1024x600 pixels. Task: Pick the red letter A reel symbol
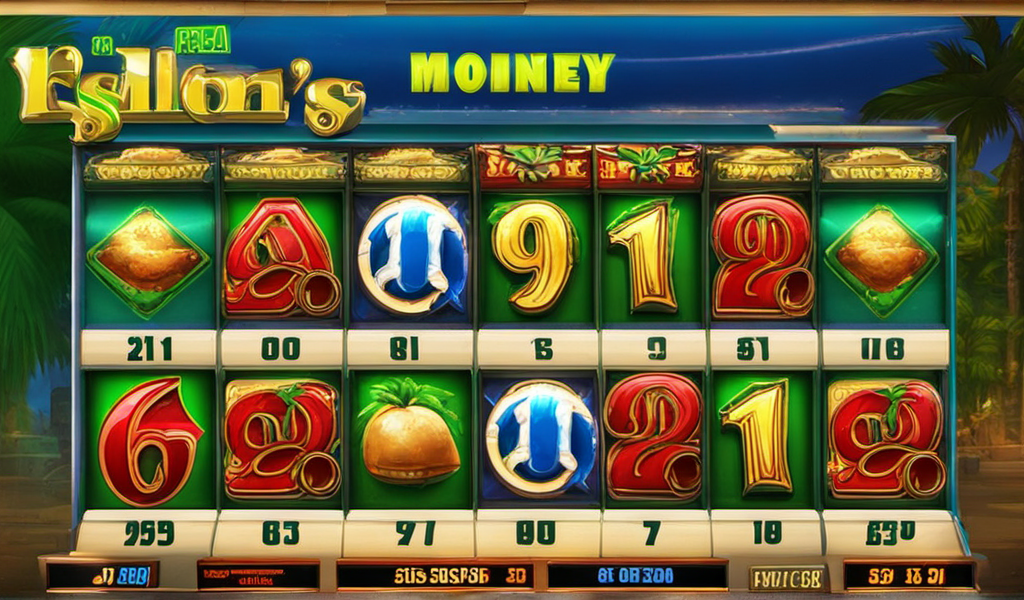278,256
